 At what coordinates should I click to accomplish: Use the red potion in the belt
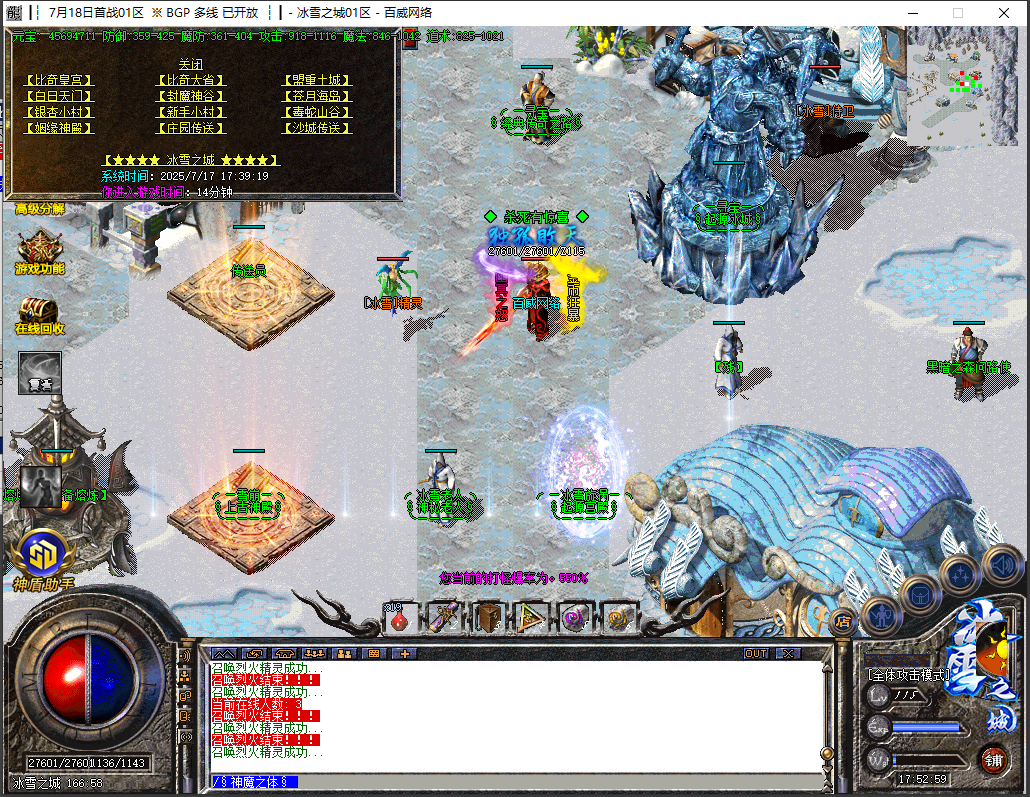(x=399, y=619)
